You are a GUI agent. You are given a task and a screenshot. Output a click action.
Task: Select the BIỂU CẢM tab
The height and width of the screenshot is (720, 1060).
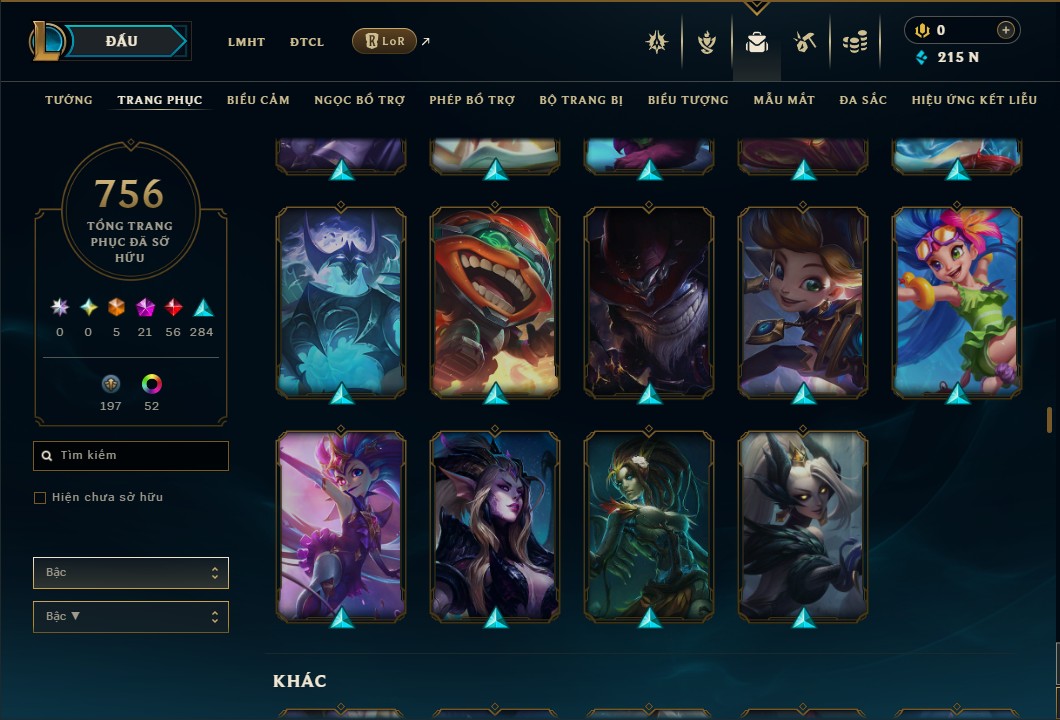258,100
